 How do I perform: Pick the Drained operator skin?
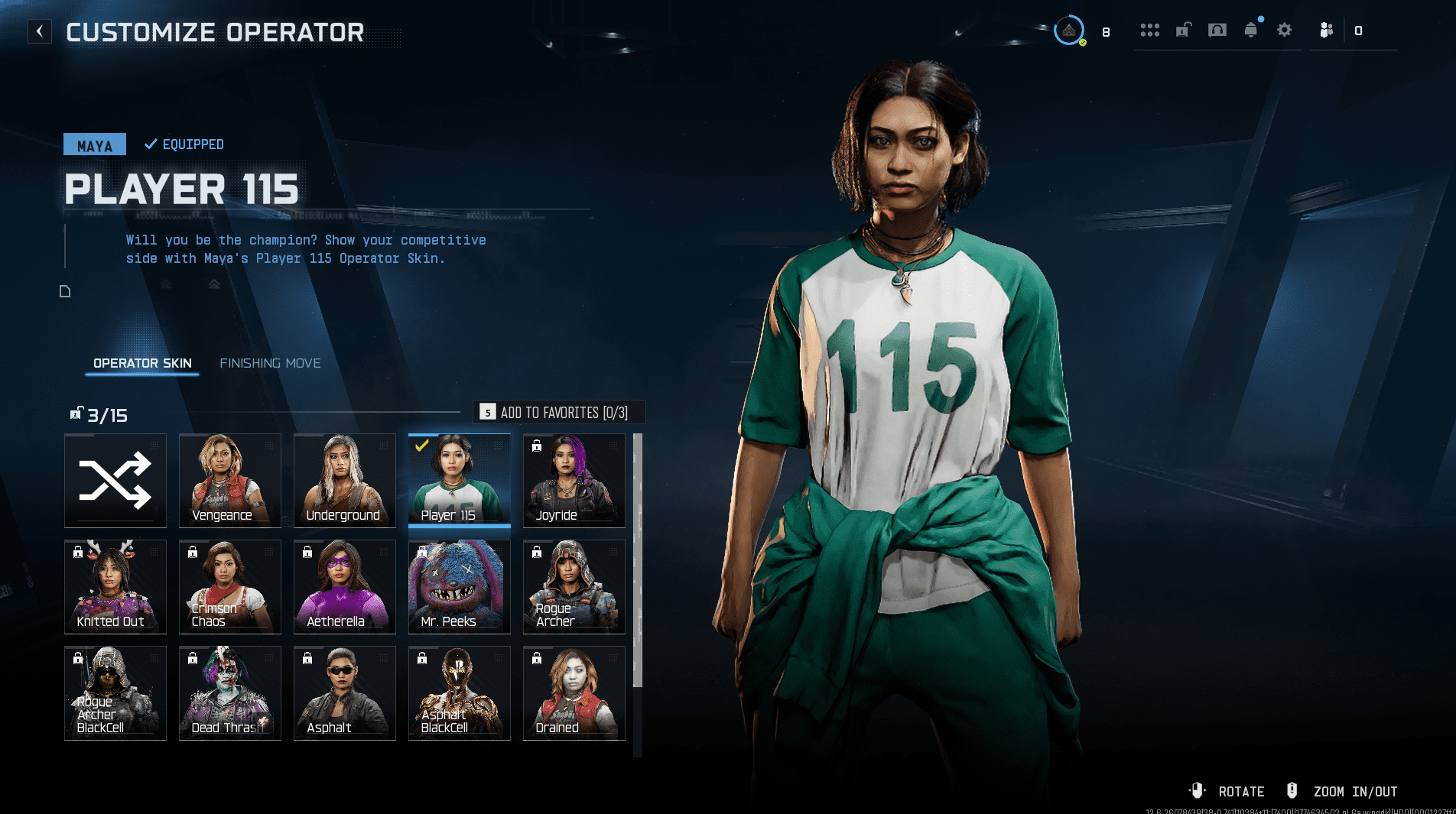pos(574,693)
